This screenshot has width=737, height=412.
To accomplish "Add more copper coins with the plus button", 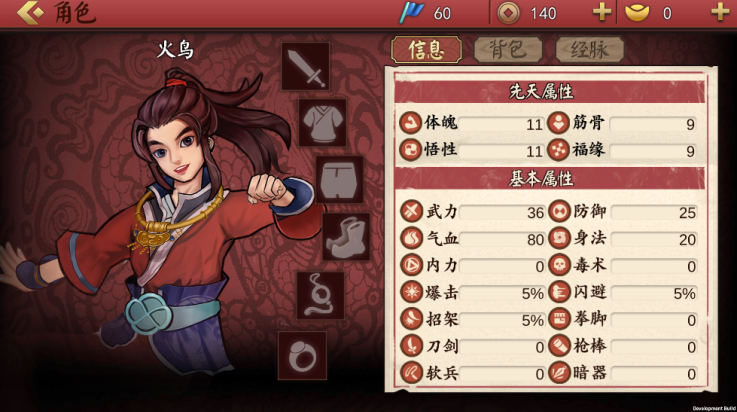I will click(602, 13).
